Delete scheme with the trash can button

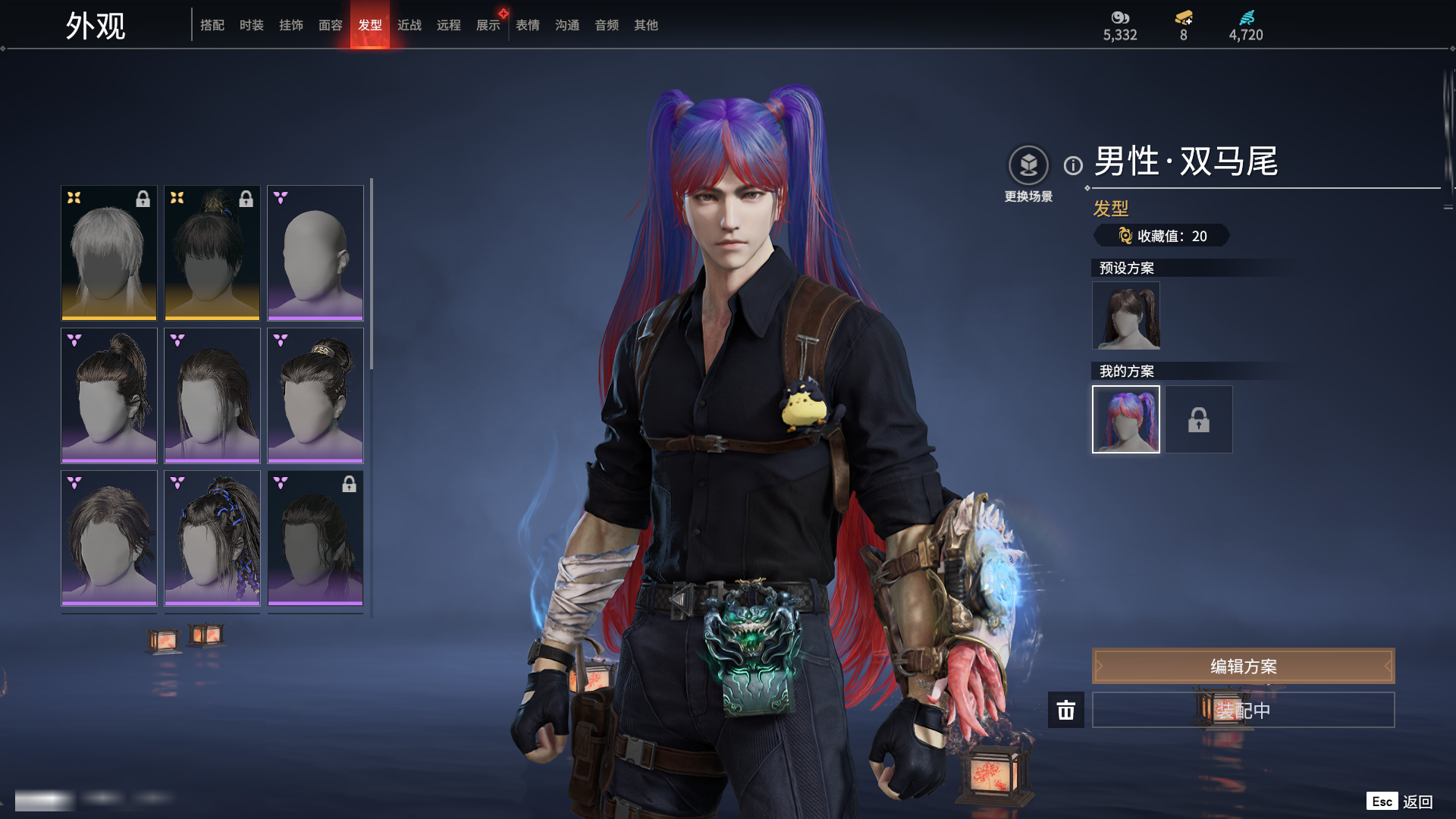pos(1066,710)
